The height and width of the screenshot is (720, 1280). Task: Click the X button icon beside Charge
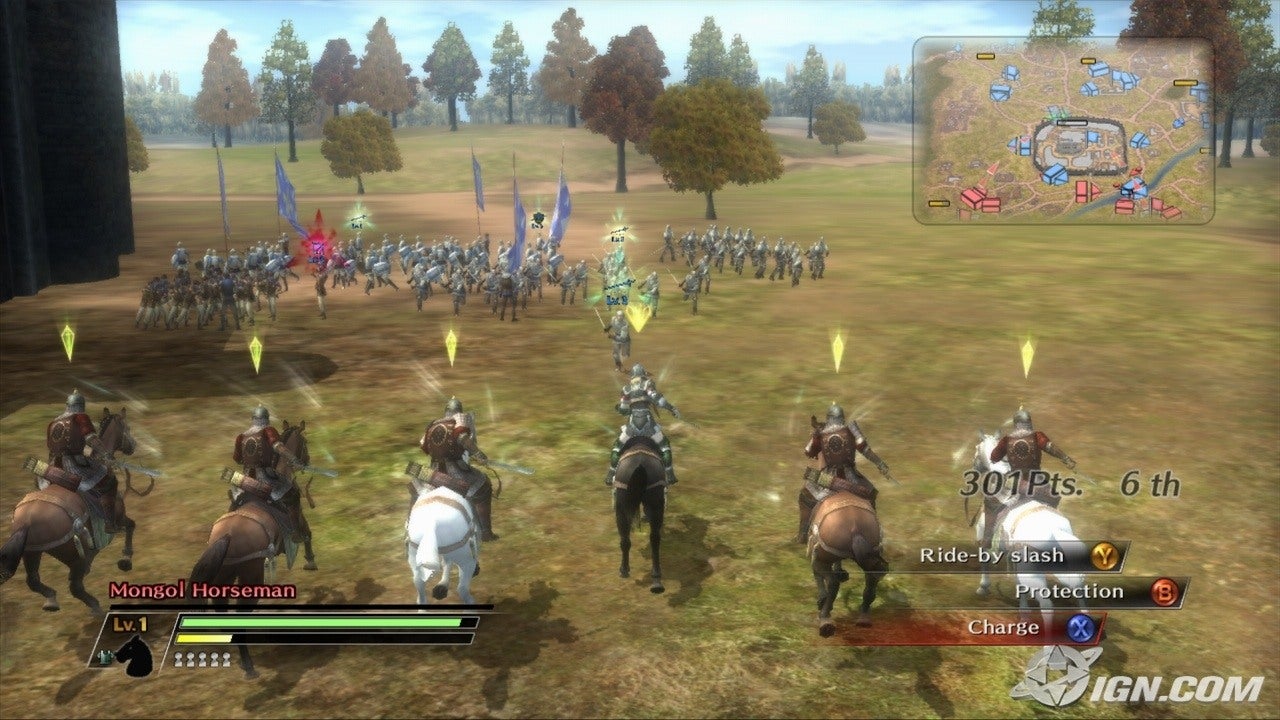click(x=1082, y=627)
